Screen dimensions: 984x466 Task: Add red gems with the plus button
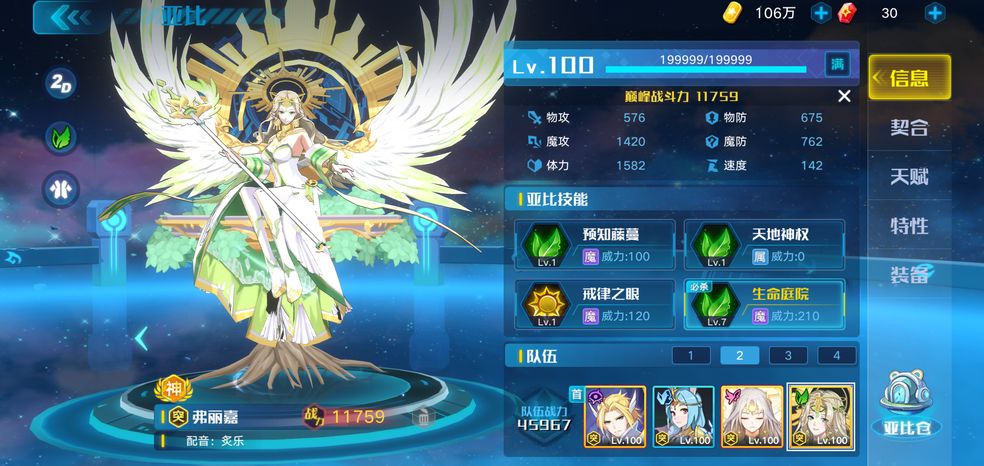click(x=935, y=13)
